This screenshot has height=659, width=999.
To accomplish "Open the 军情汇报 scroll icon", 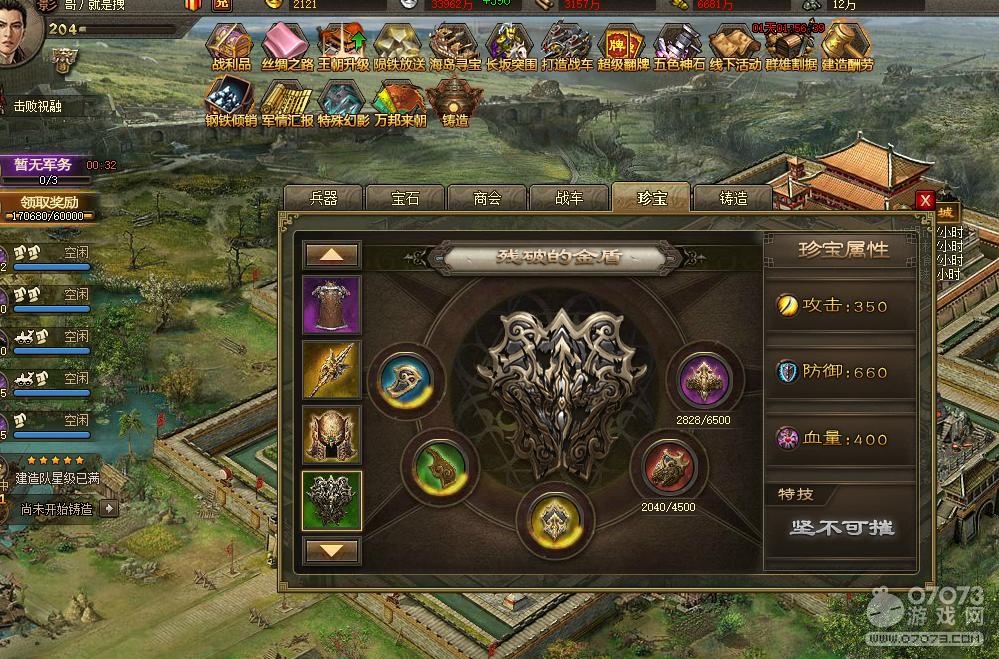I will click(288, 102).
